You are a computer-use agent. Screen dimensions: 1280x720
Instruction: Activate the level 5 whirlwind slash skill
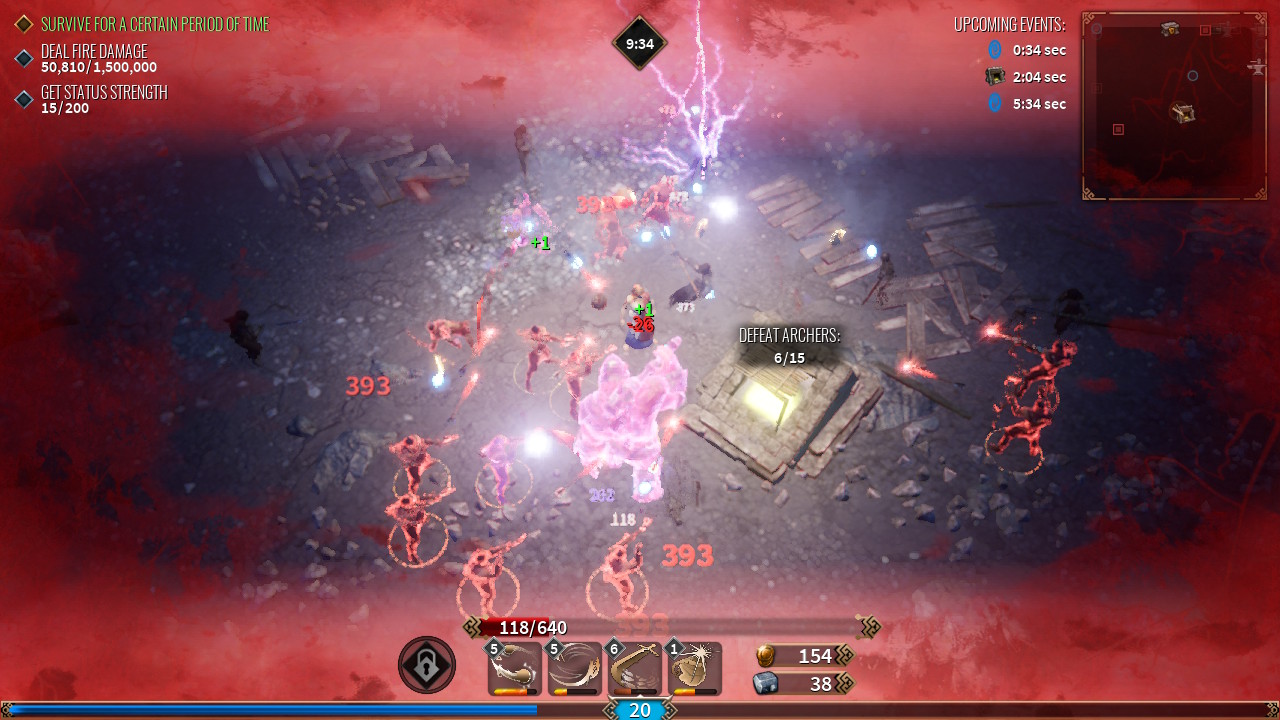click(575, 668)
